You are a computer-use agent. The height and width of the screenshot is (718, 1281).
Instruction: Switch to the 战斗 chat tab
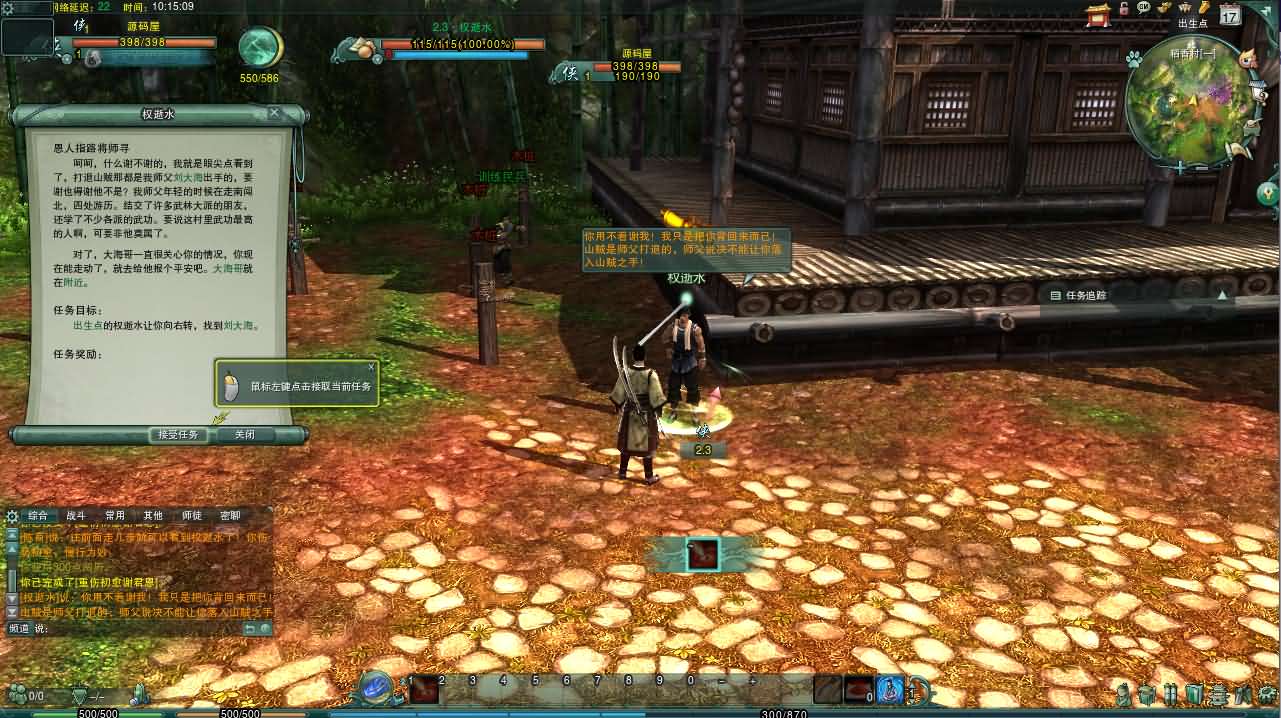[x=76, y=516]
